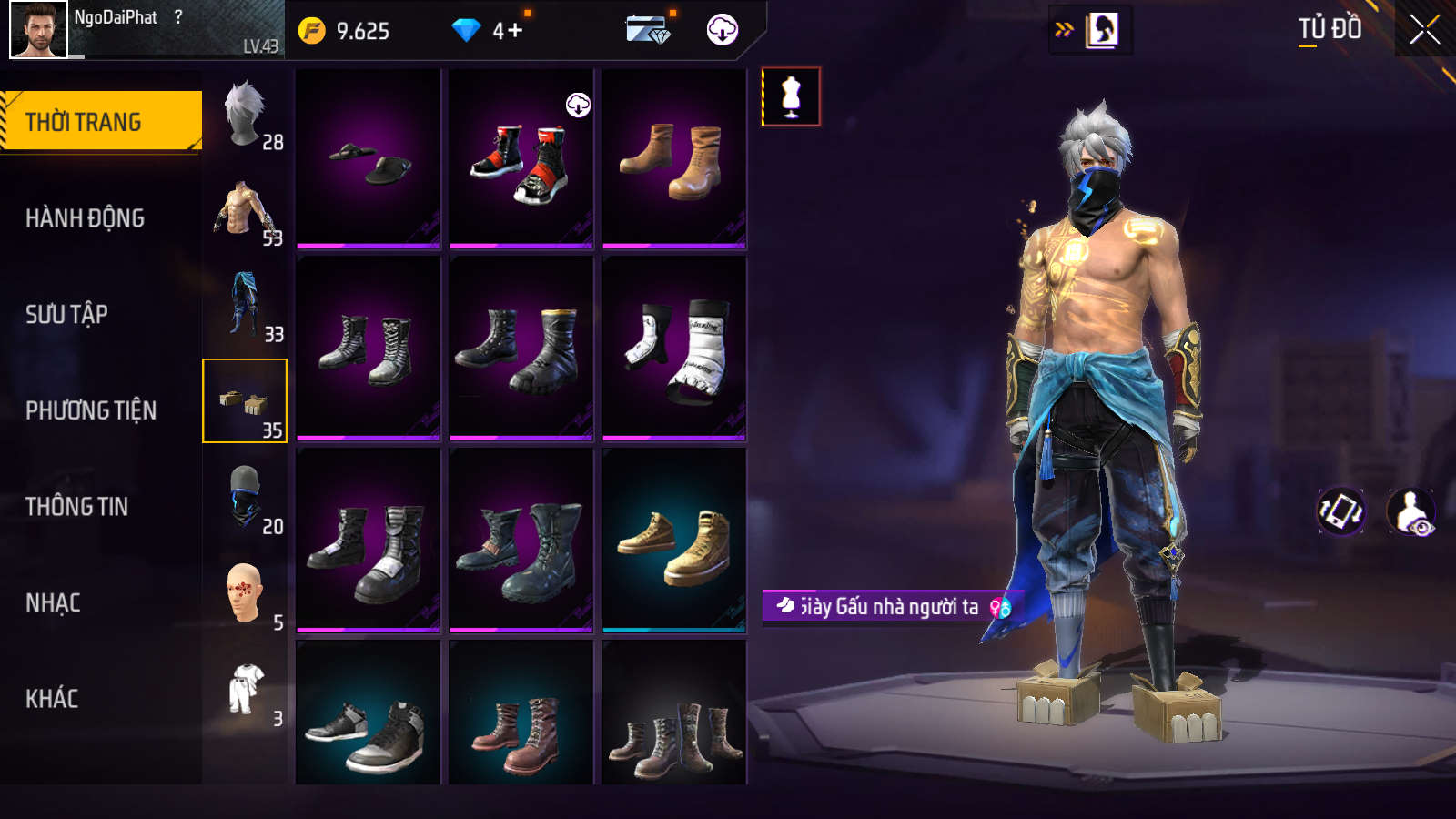Click the mannequin outfit preset button
The width and height of the screenshot is (1456, 819).
click(x=791, y=96)
